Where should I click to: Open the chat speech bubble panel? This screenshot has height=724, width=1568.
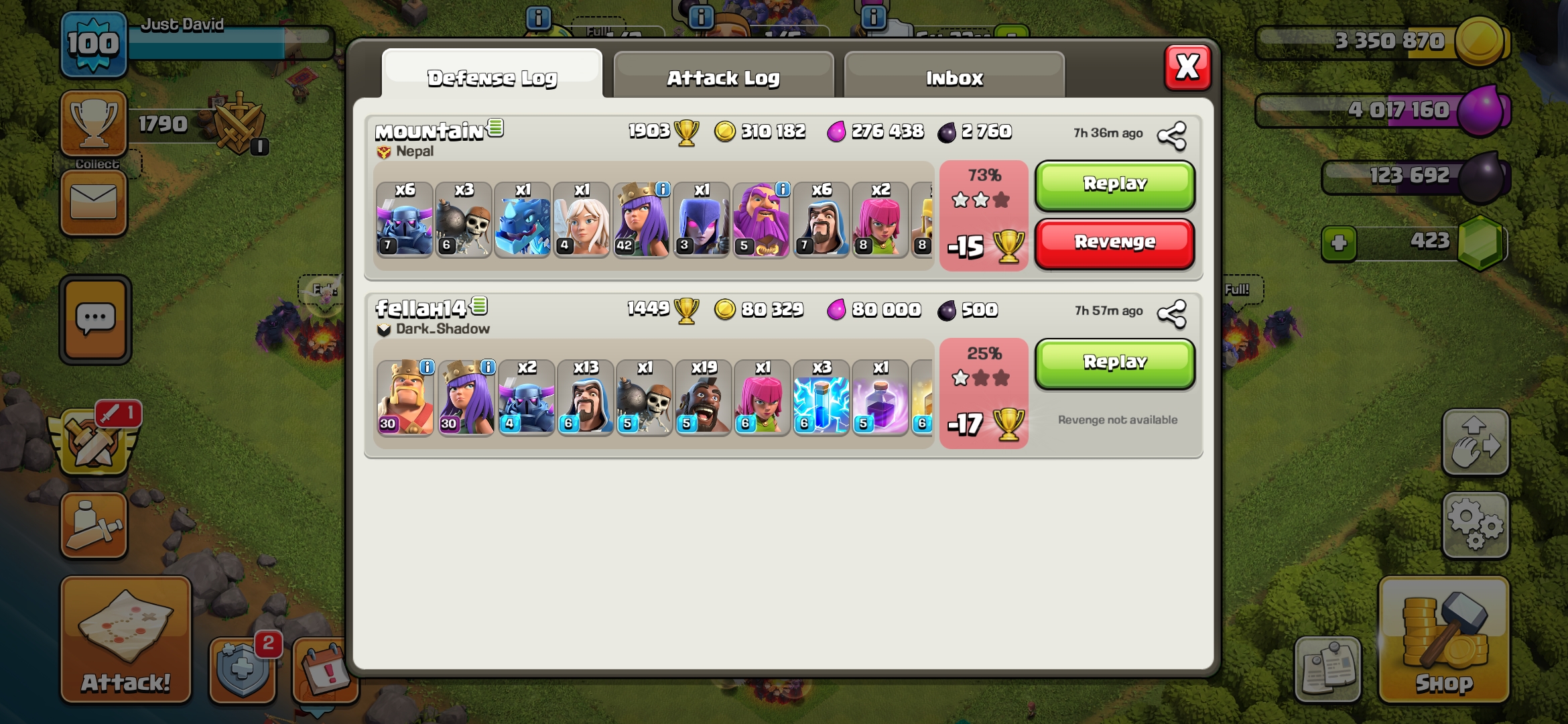(95, 320)
